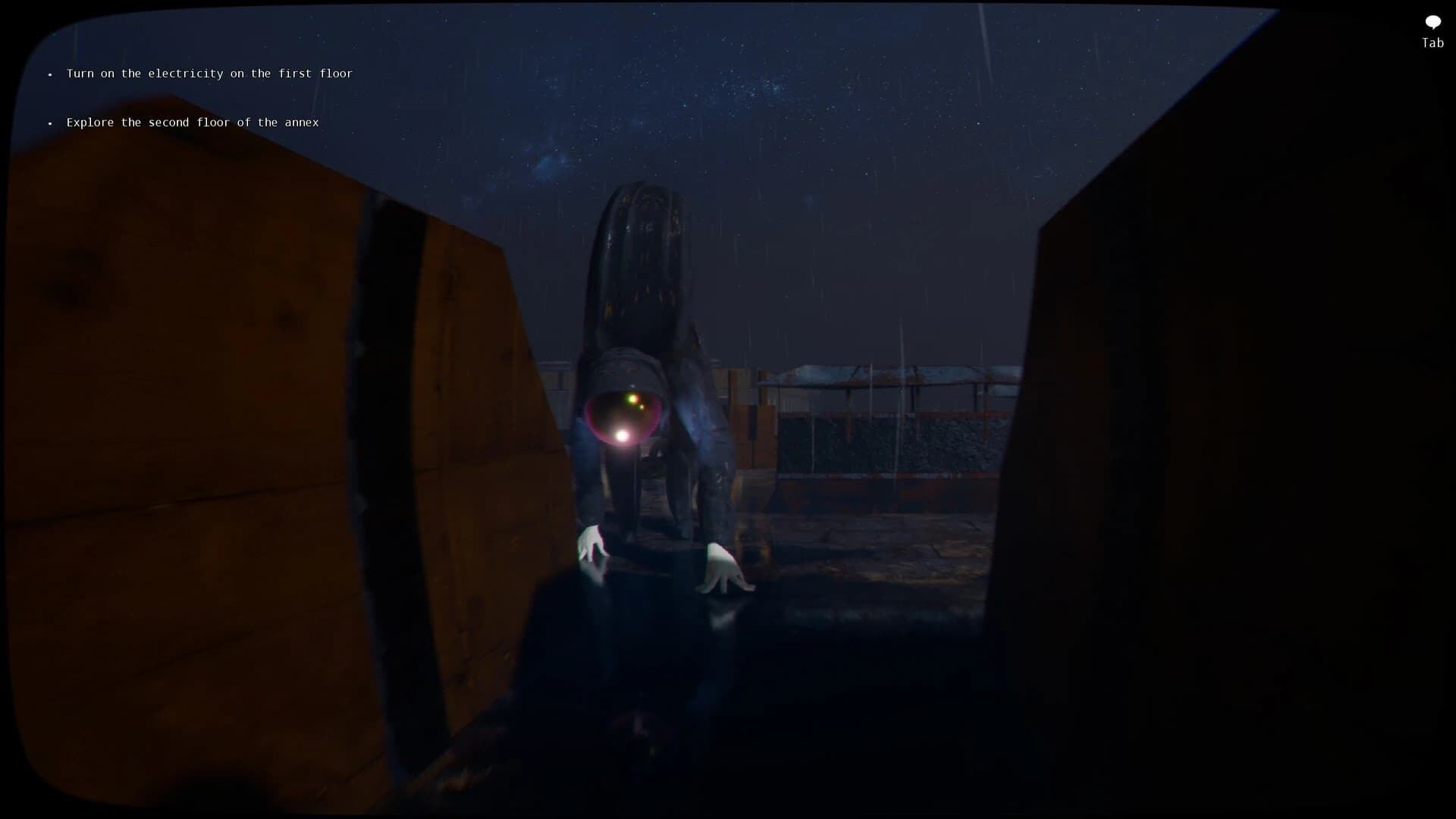Click the bullet marker beside the first objective
This screenshot has width=1456, height=819.
[50, 74]
